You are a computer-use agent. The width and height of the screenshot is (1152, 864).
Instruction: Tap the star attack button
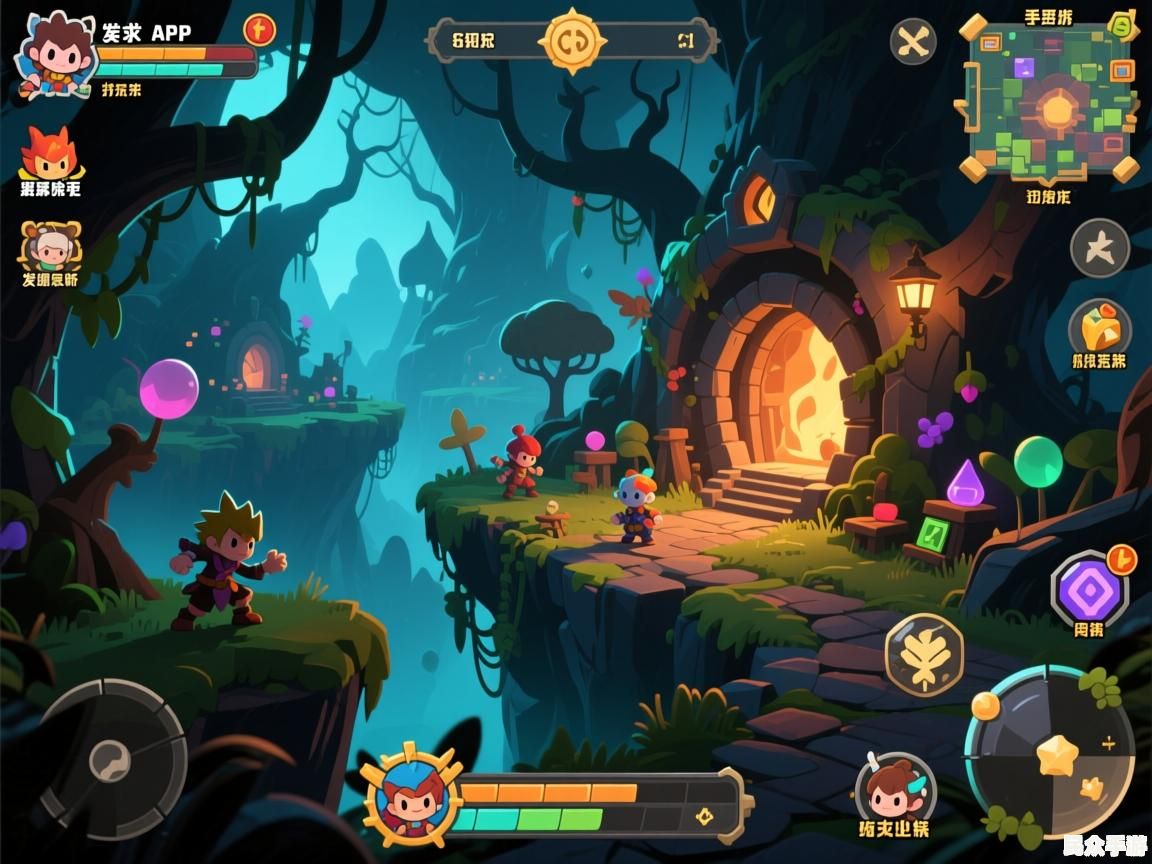[x=1056, y=754]
